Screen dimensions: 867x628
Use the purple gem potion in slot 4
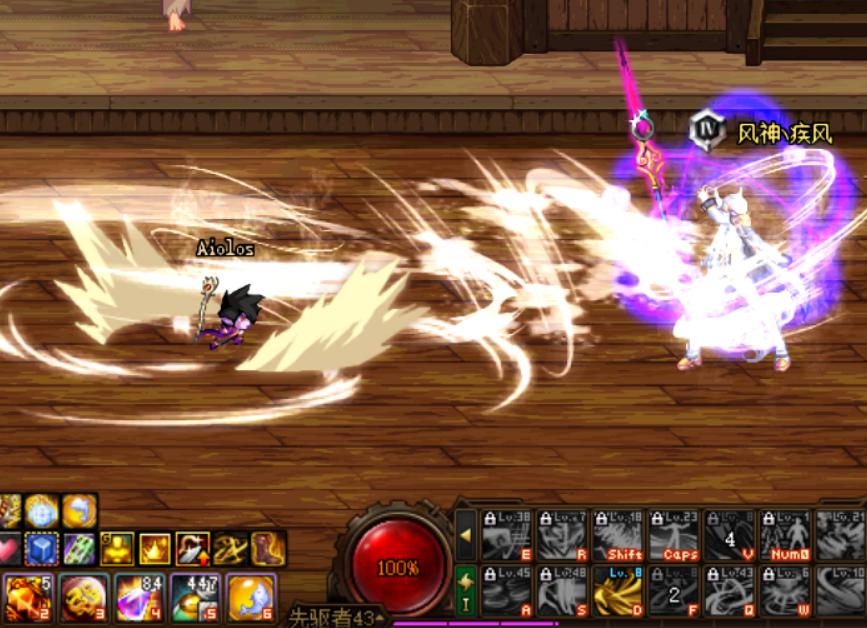[x=138, y=597]
